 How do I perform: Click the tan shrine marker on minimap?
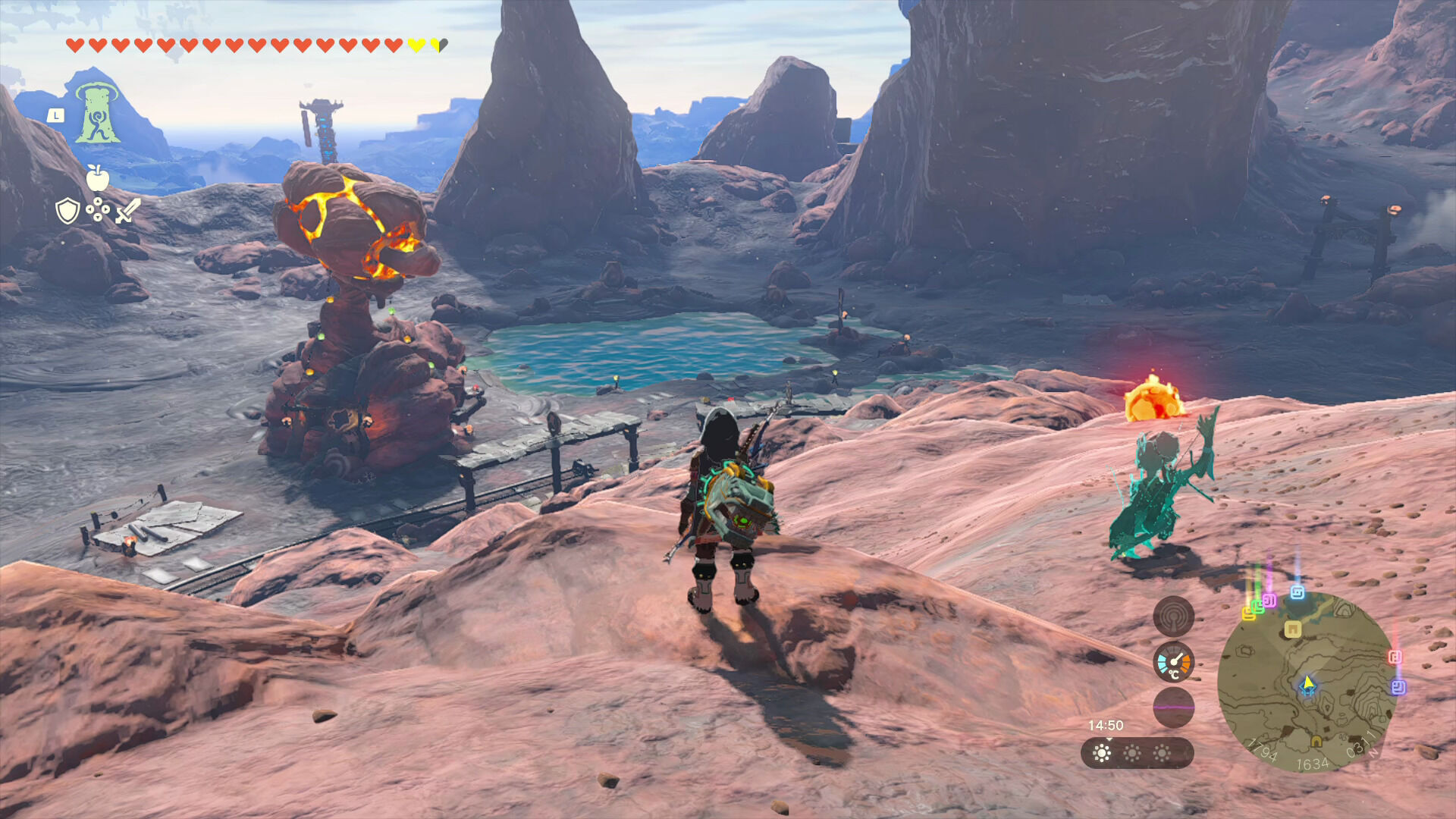[1293, 629]
